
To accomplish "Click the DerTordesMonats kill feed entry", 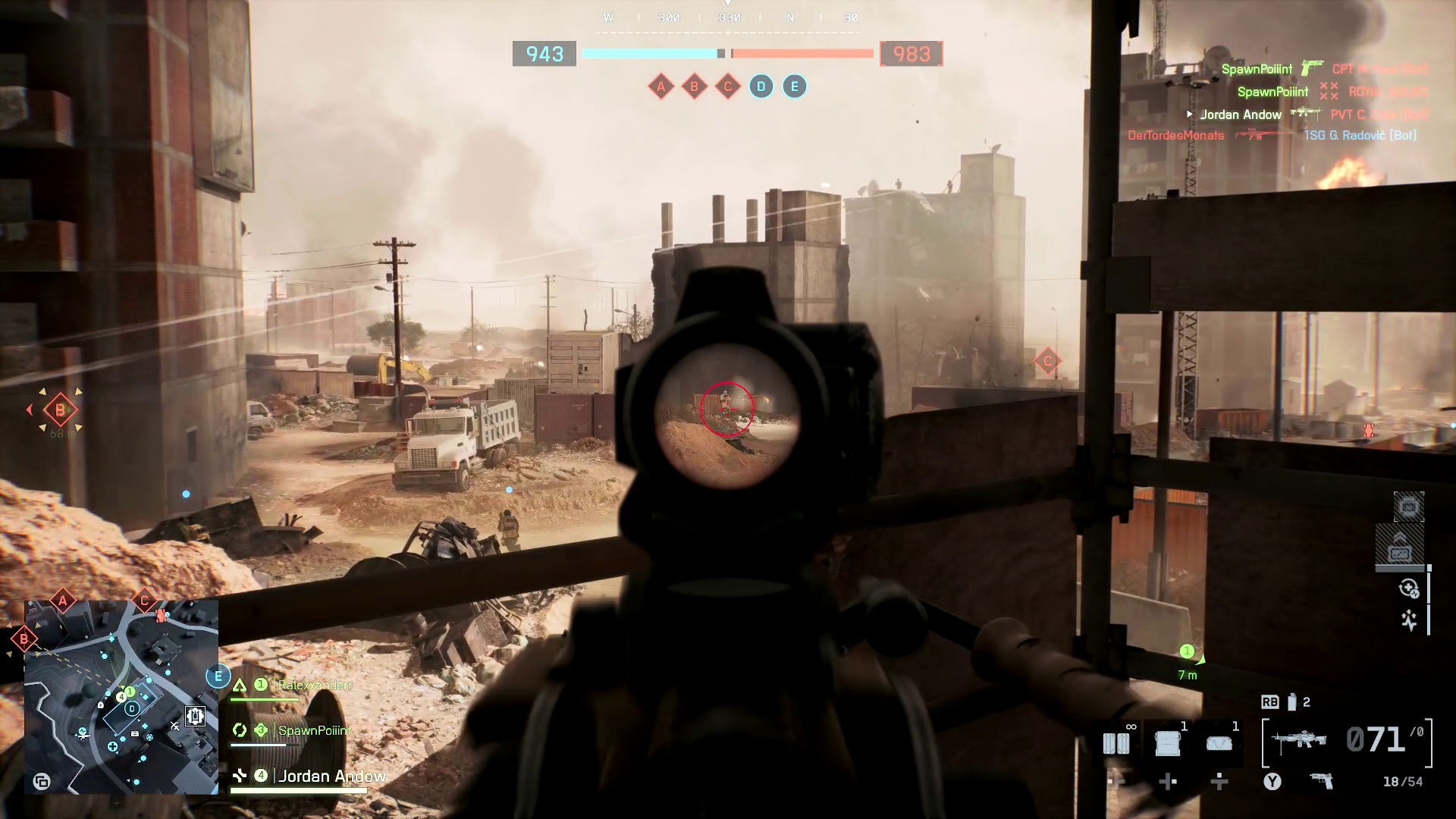I will [x=1175, y=136].
